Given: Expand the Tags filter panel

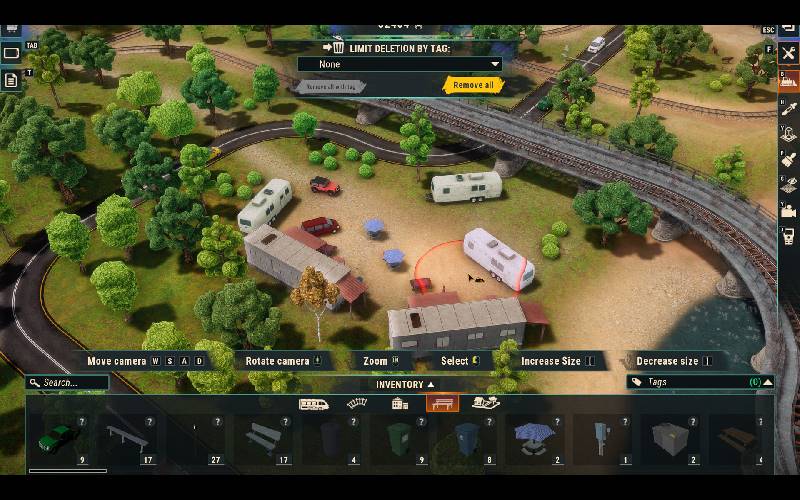Looking at the screenshot, I should pos(767,382).
